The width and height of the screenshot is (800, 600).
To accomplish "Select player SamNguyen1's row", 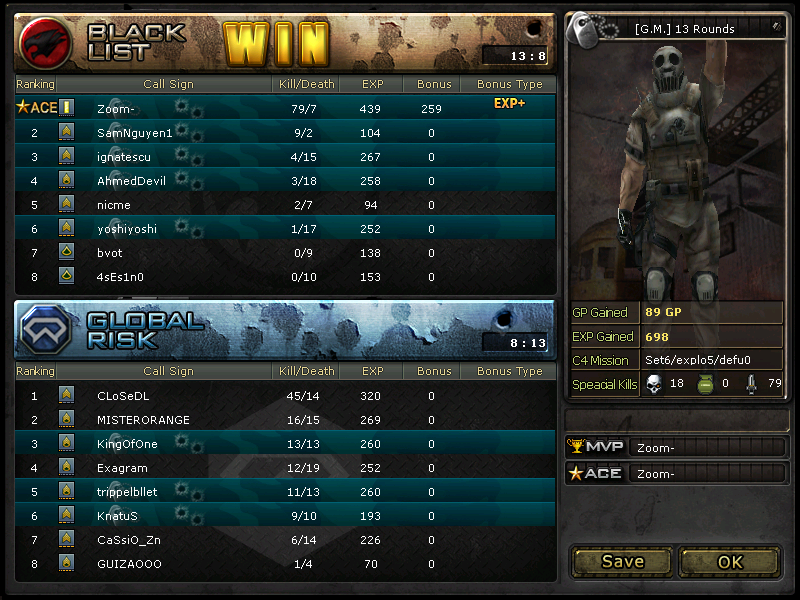I will (x=135, y=132).
